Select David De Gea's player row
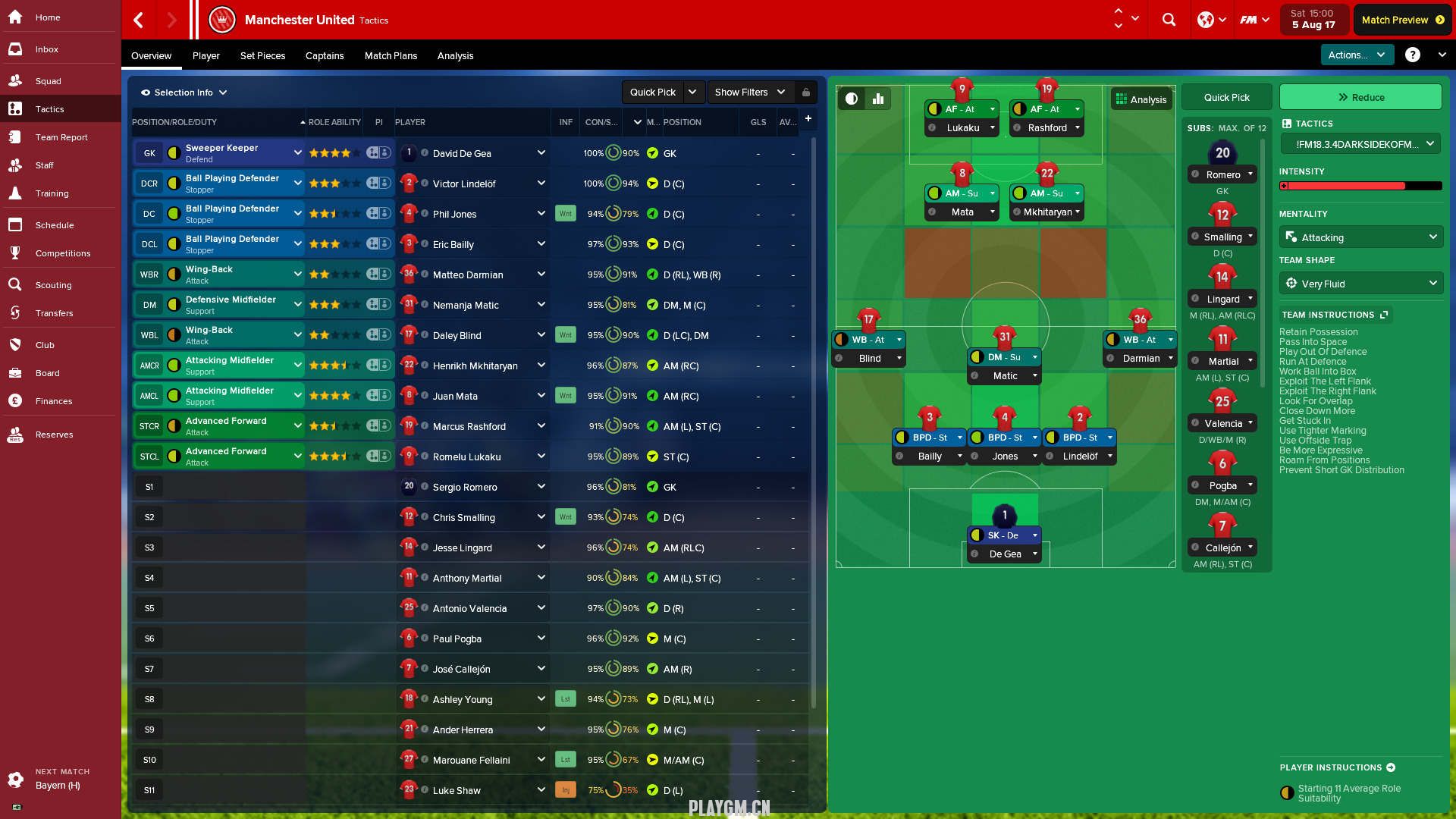Screen dimensions: 1456x819 point(462,153)
